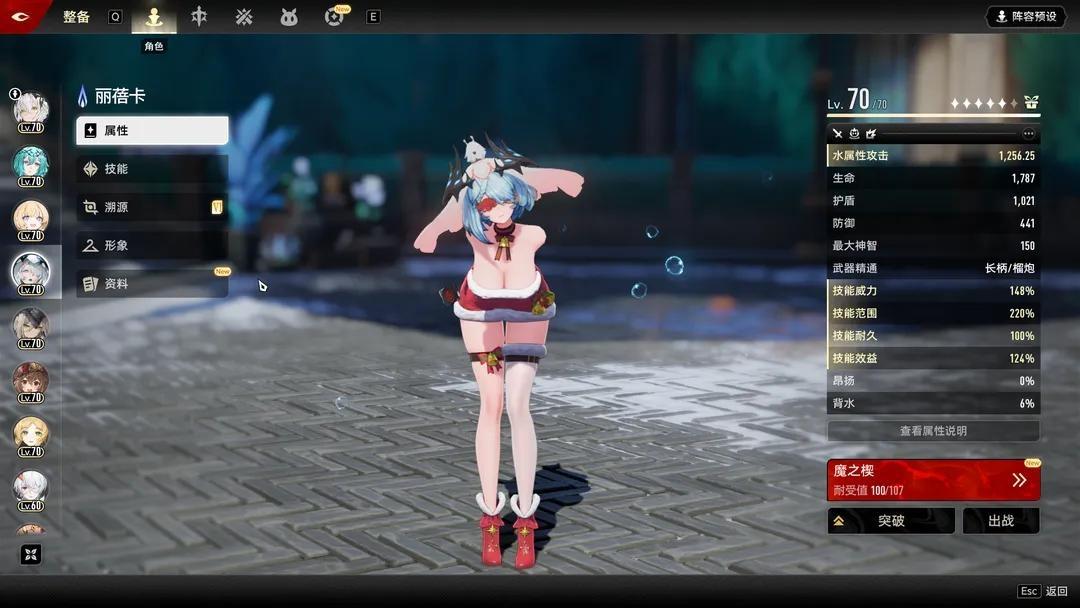Click the ellipsis button above the stats list
Viewport: 1080px width, 608px height.
click(x=1028, y=133)
